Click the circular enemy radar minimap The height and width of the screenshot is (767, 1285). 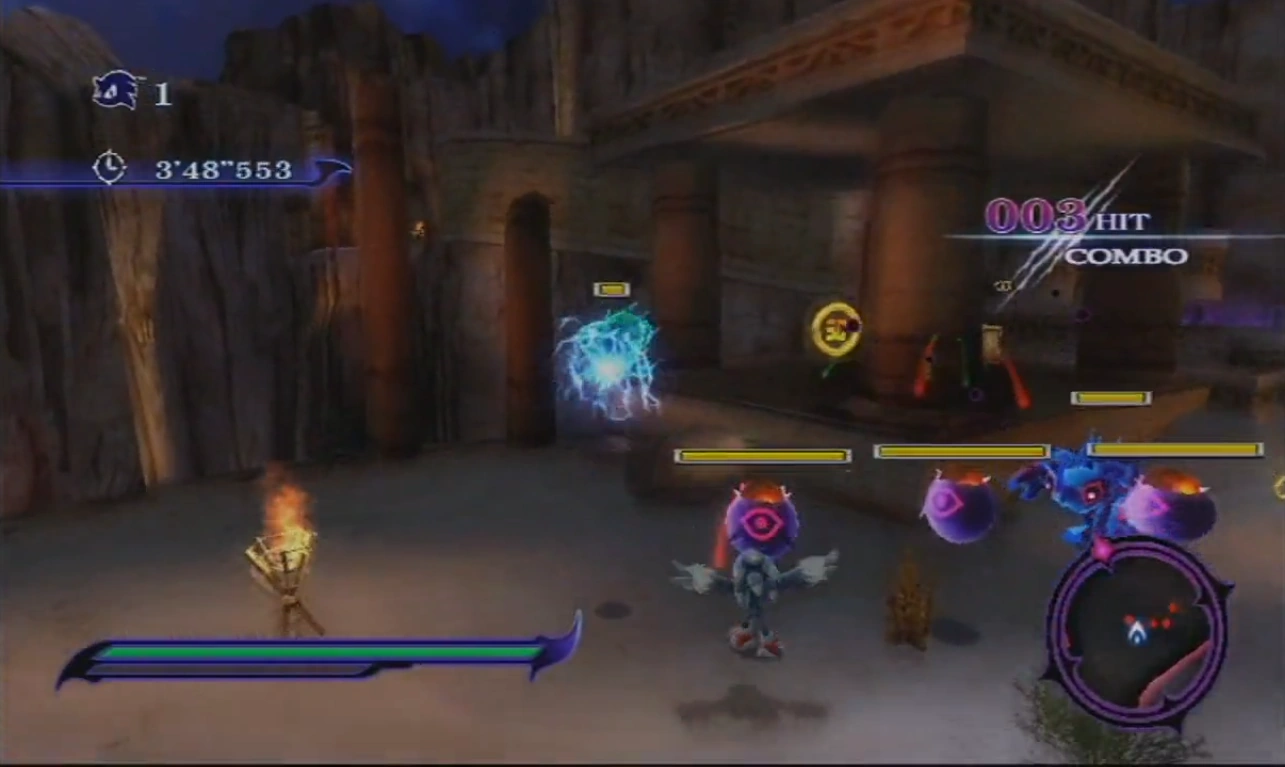pos(1137,631)
